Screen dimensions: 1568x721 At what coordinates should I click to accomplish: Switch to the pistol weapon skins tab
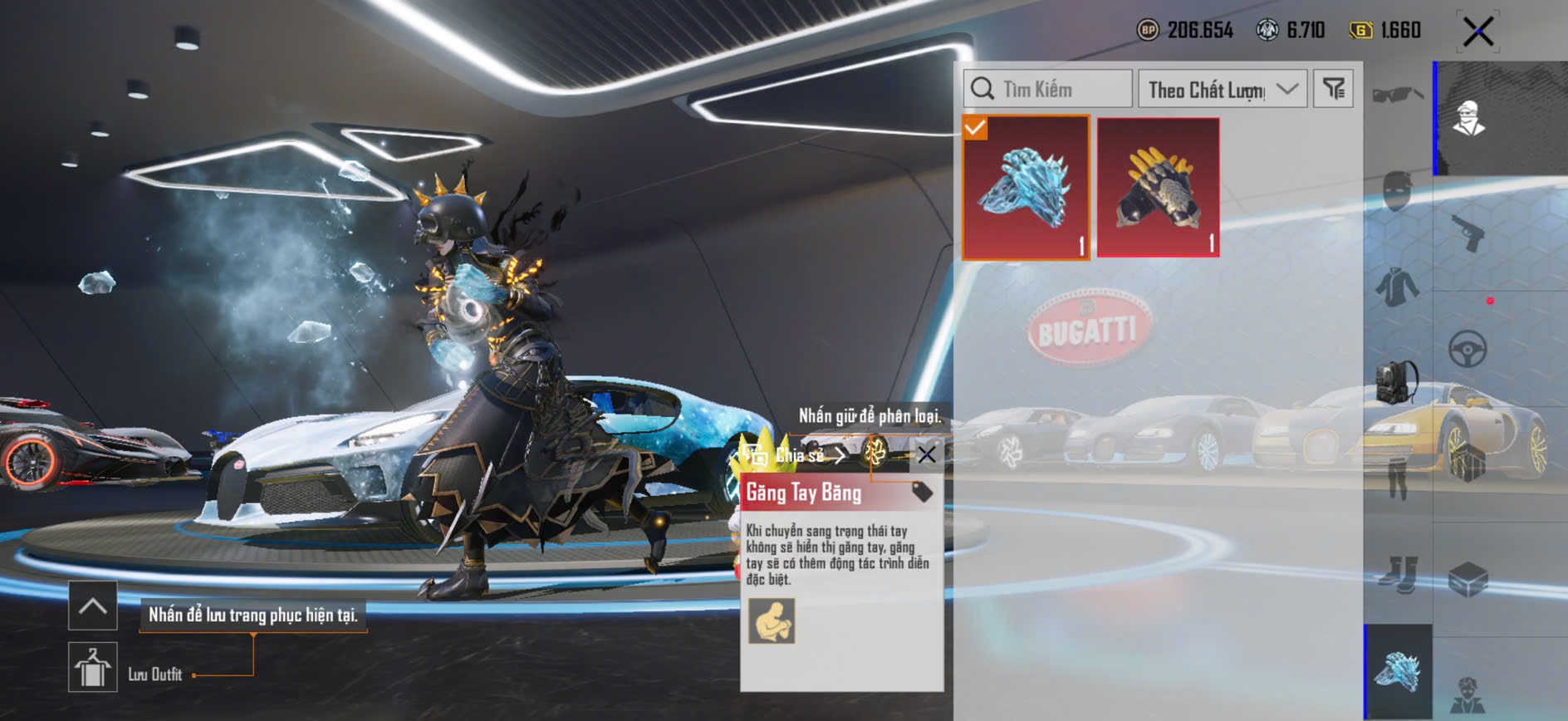click(1469, 233)
